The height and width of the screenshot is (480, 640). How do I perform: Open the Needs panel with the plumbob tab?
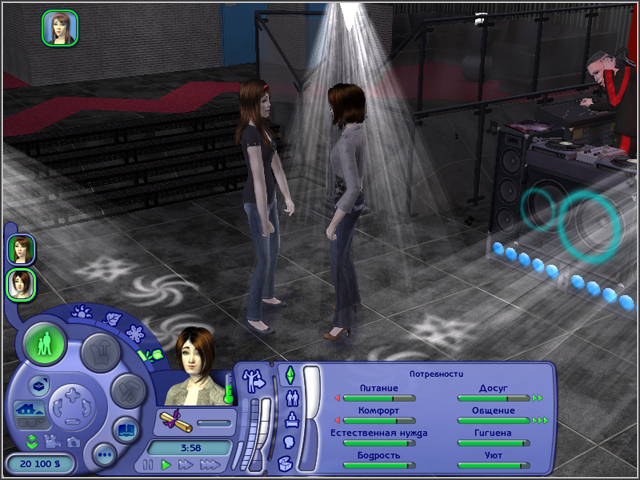point(290,375)
